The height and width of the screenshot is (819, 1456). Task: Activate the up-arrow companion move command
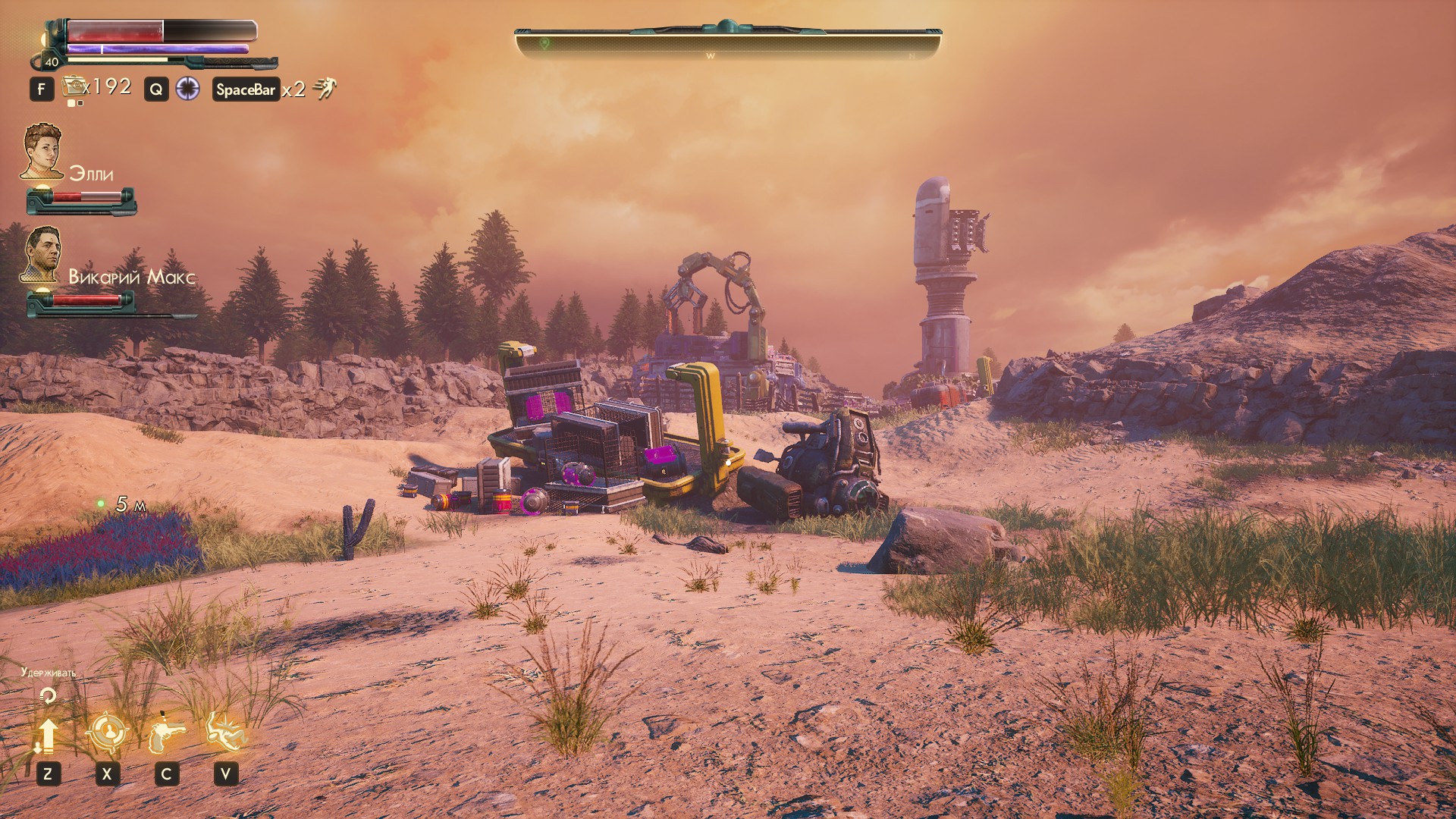[48, 734]
